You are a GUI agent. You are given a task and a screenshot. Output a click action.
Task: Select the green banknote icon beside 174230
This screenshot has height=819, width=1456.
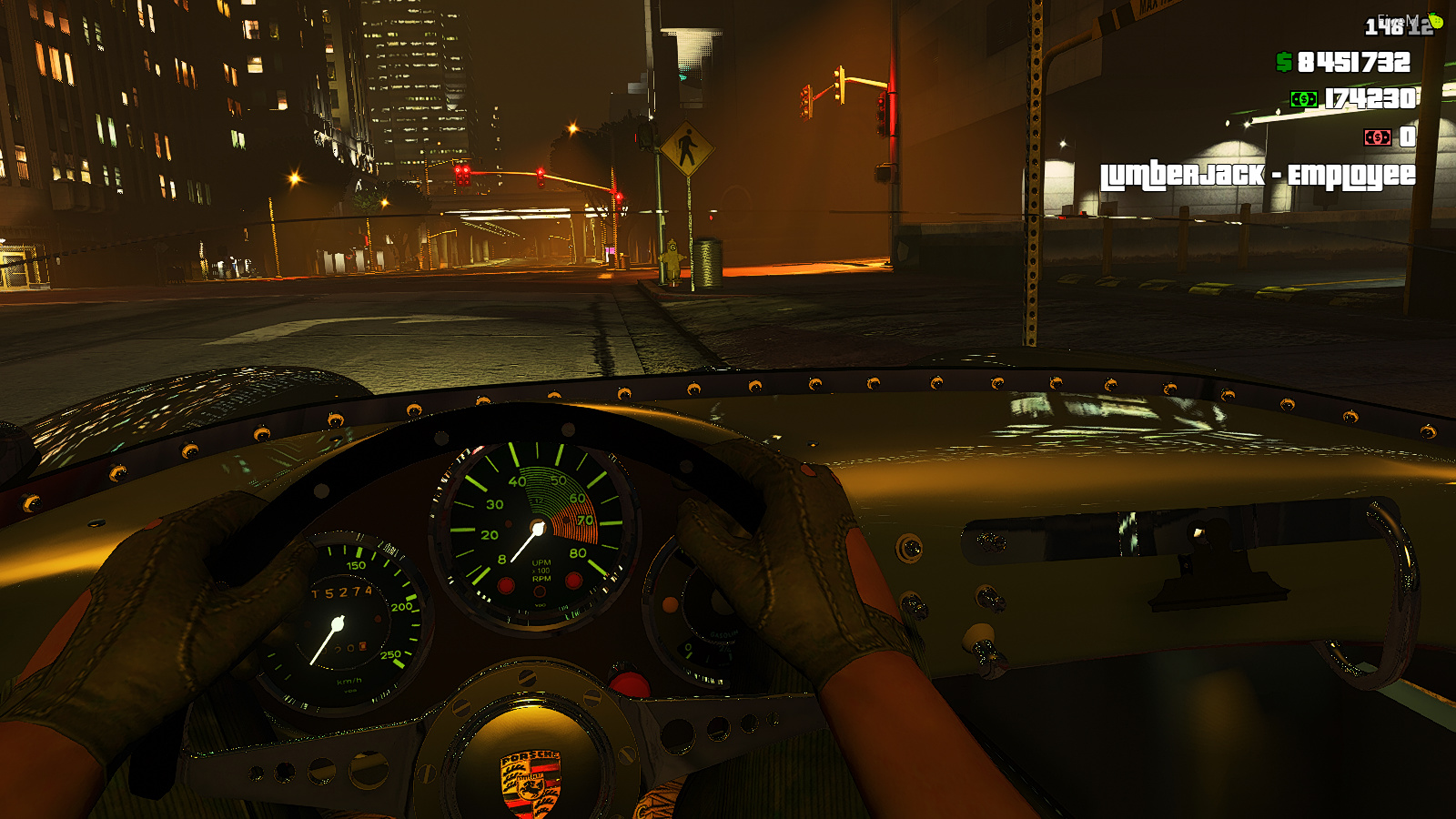1303,99
